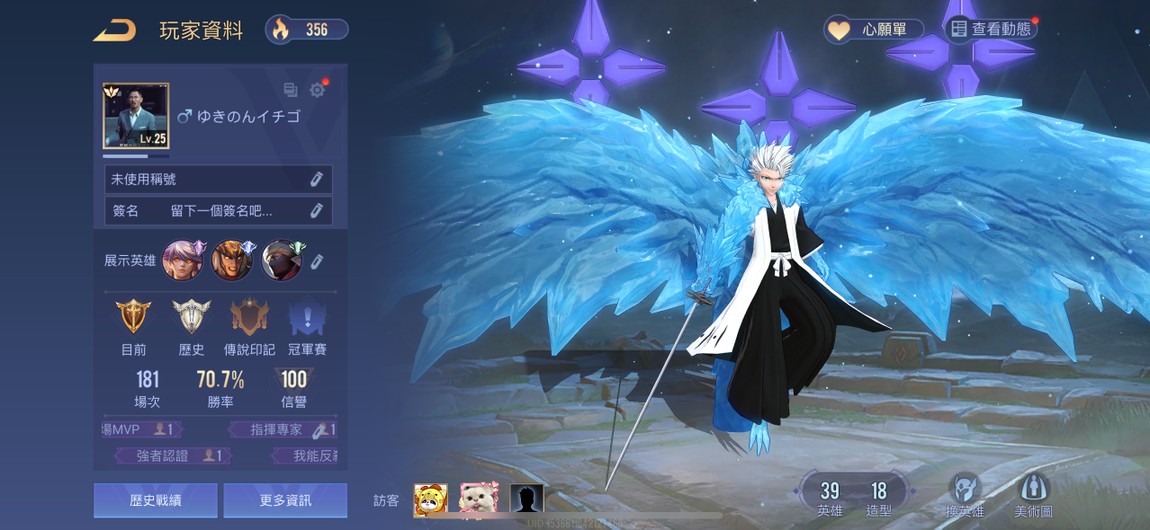The width and height of the screenshot is (1150, 530).
Task: Open the gear settings icon on profile
Action: pyautogui.click(x=317, y=90)
